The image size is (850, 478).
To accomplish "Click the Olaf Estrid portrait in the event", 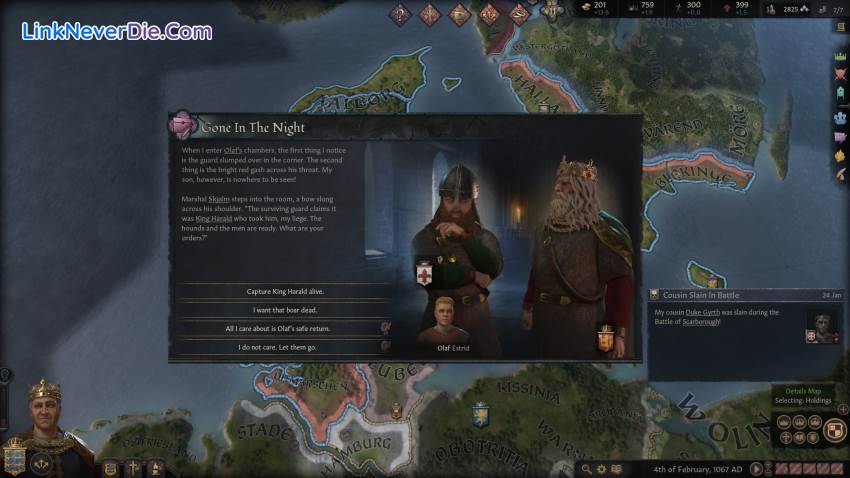I will coord(436,320).
